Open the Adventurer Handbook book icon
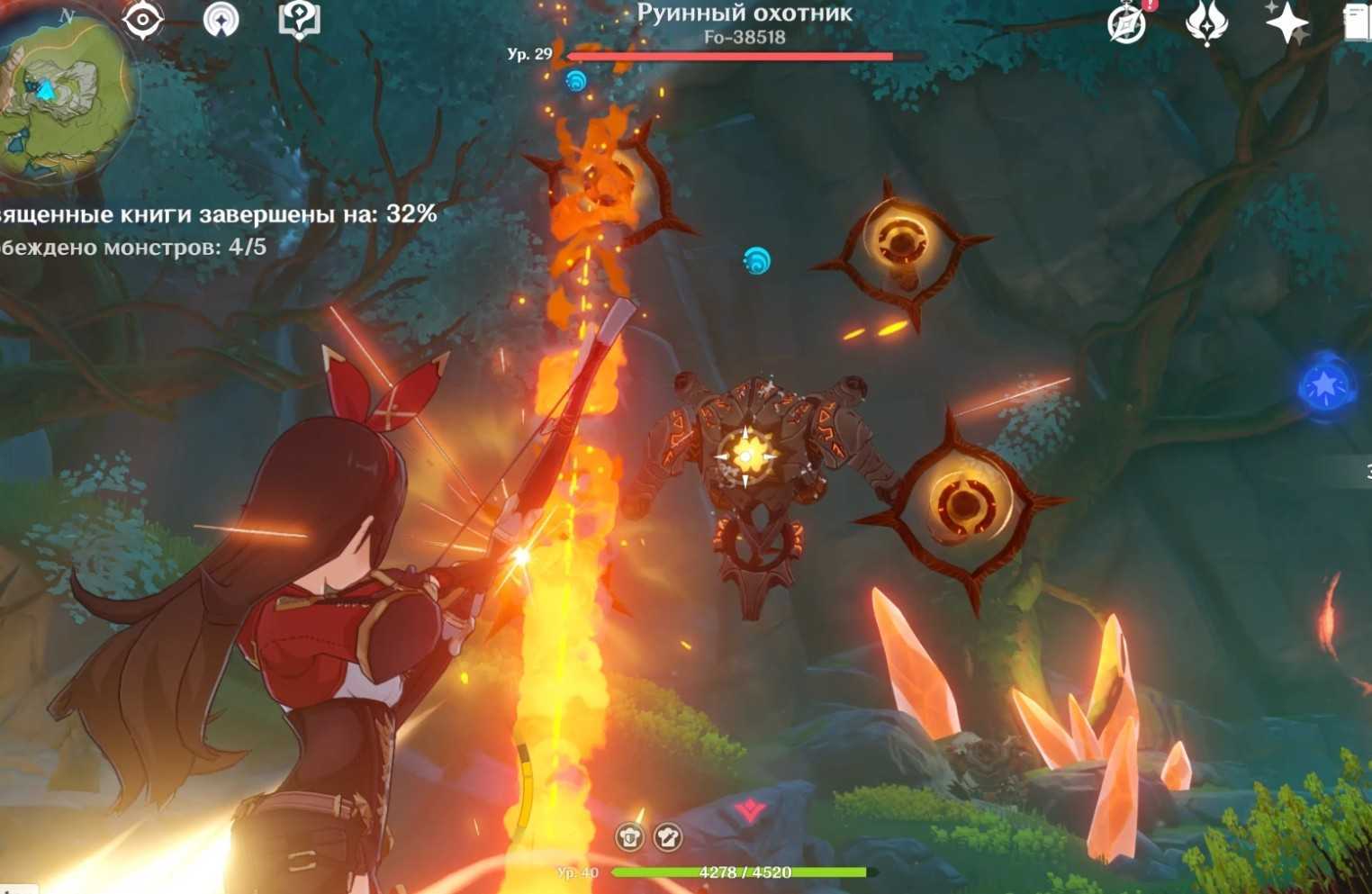The width and height of the screenshot is (1372, 894). pos(1357,23)
